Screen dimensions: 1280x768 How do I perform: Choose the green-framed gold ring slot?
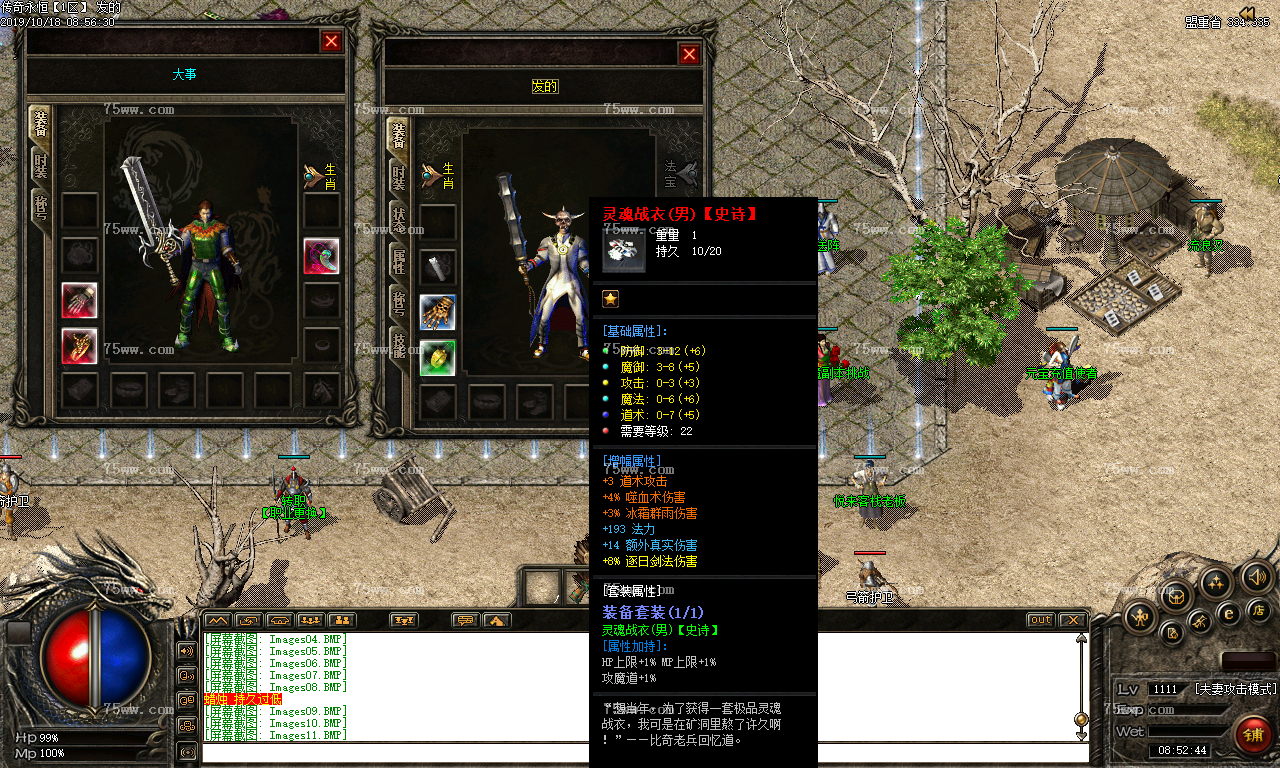click(x=437, y=357)
